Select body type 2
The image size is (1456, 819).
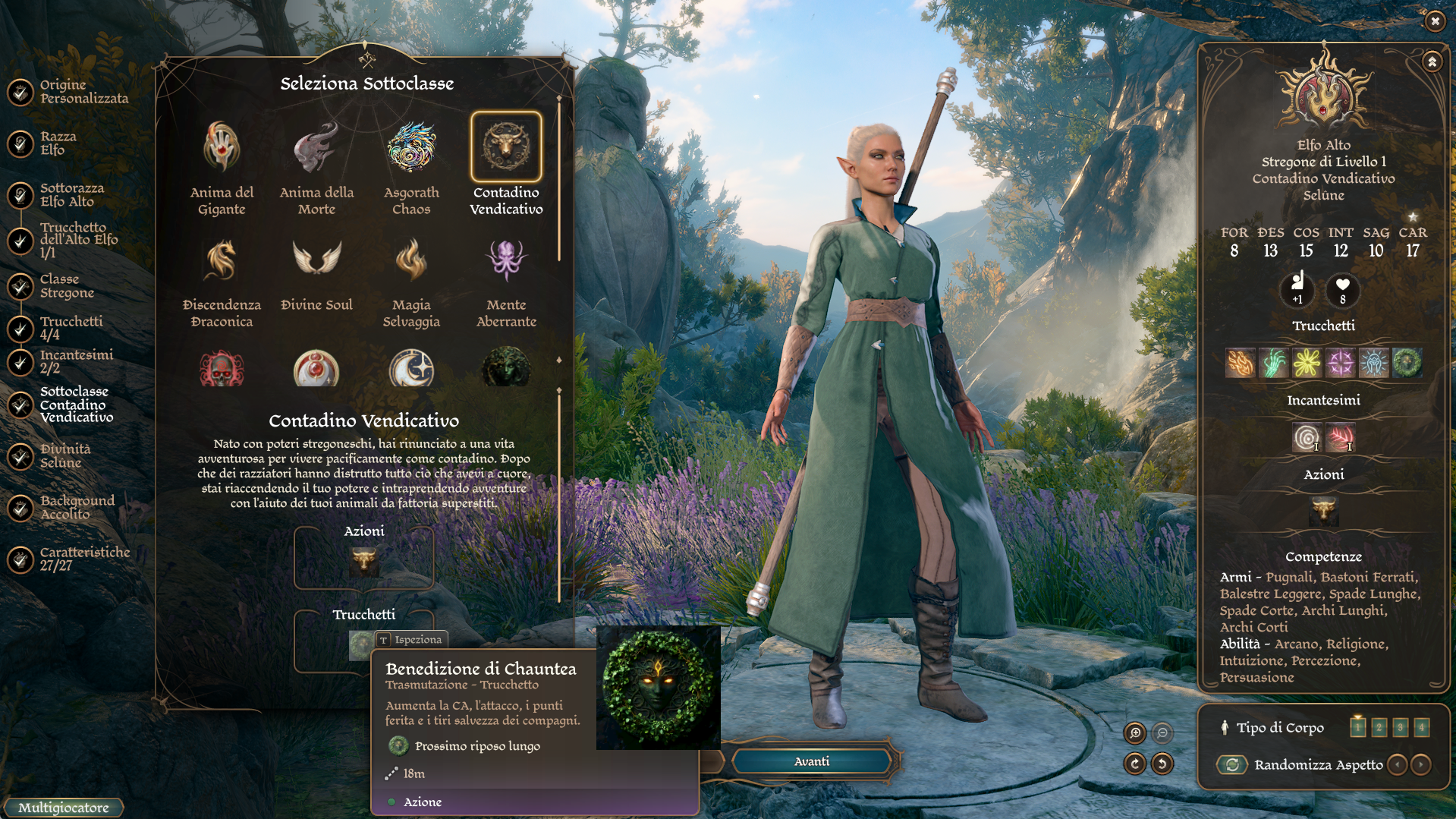[1379, 727]
